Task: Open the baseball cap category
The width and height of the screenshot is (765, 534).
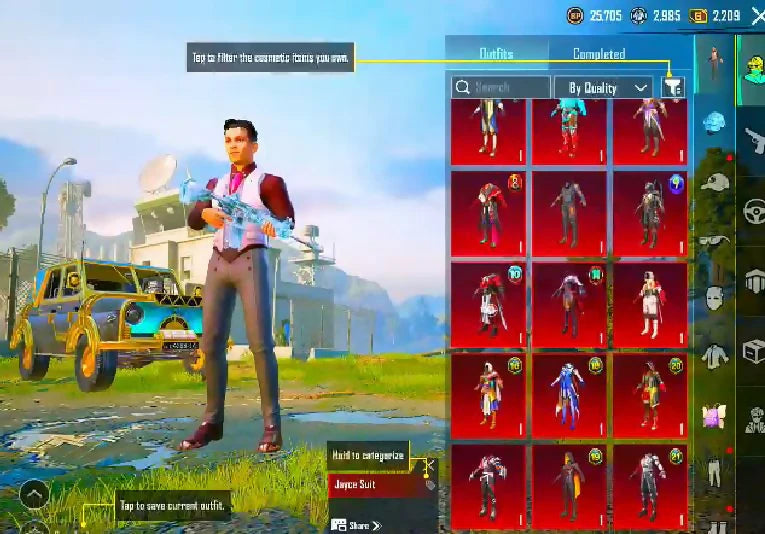Action: tap(712, 182)
